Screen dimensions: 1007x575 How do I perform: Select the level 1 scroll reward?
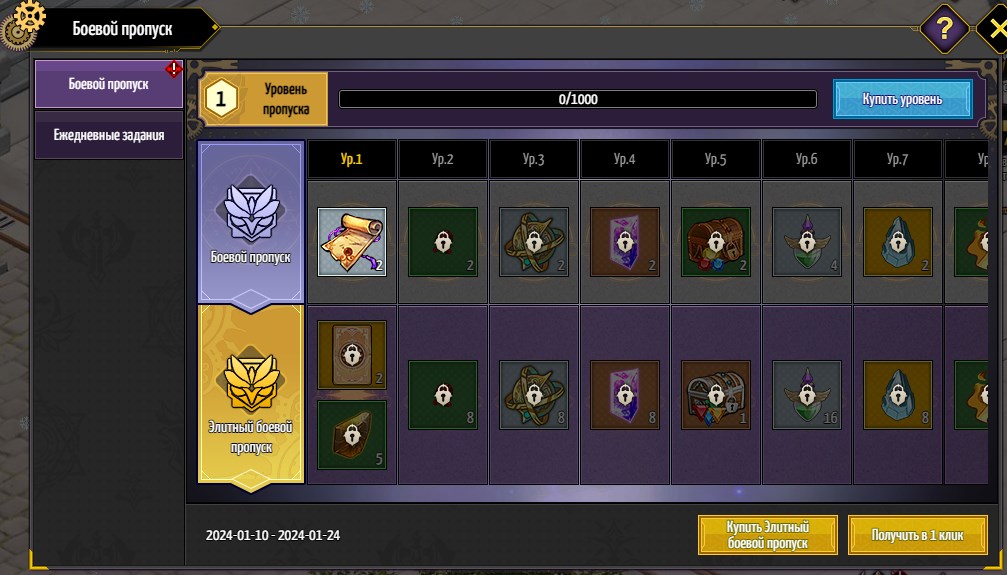click(x=352, y=241)
